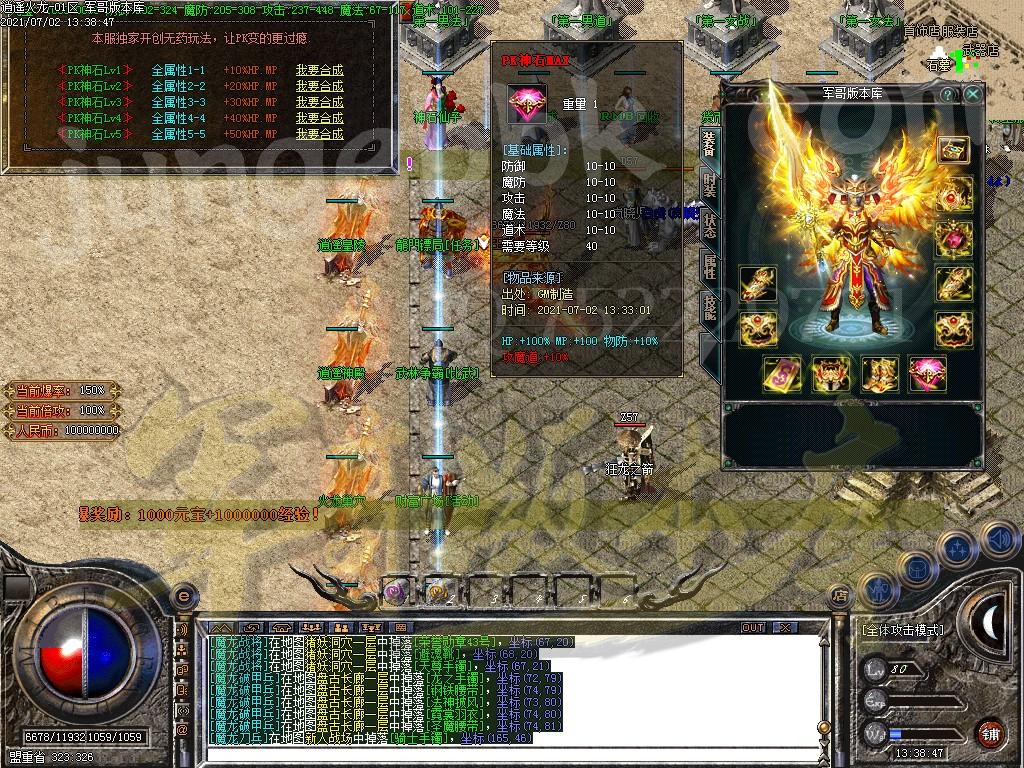The width and height of the screenshot is (1024, 768).
Task: Click 我要合成 for PK神石Lv1
Action: tap(319, 70)
